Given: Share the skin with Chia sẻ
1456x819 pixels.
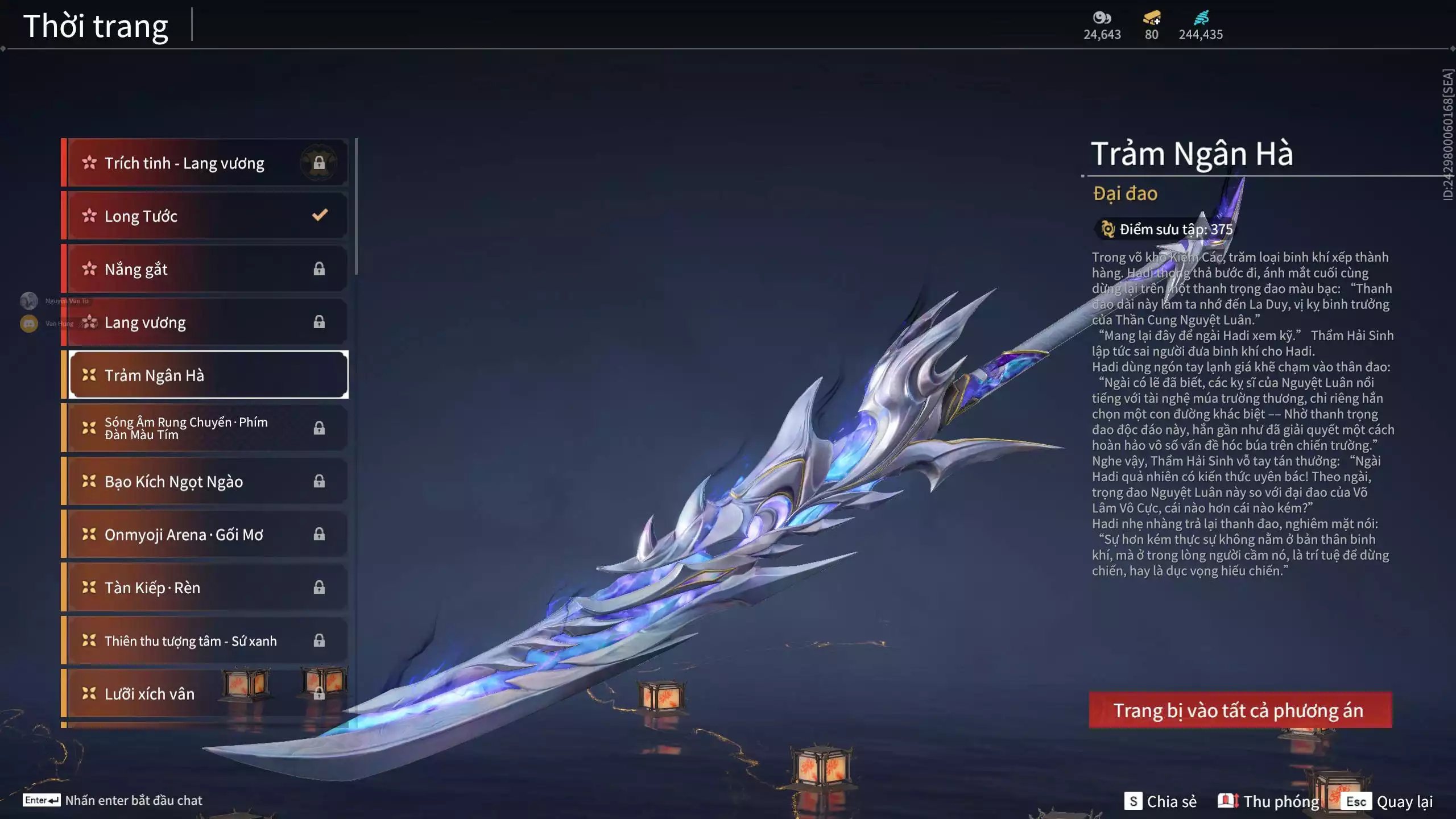Looking at the screenshot, I should pyautogui.click(x=1160, y=801).
